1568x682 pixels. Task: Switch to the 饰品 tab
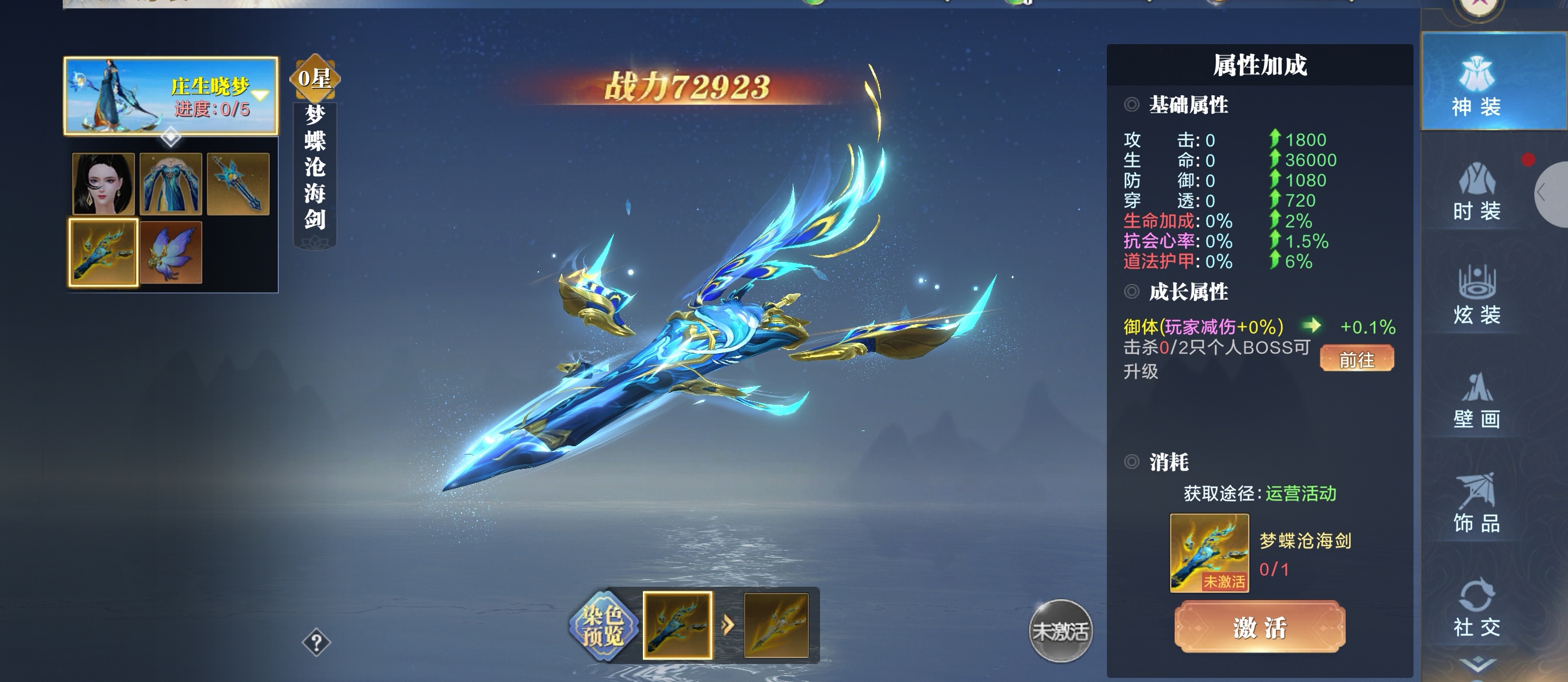(1476, 504)
